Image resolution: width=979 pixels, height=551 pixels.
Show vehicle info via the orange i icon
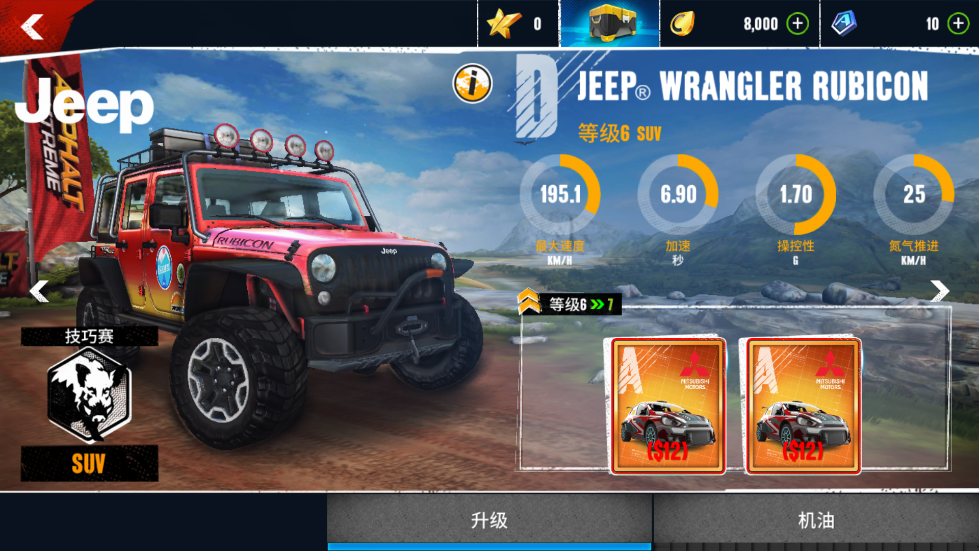pos(472,84)
